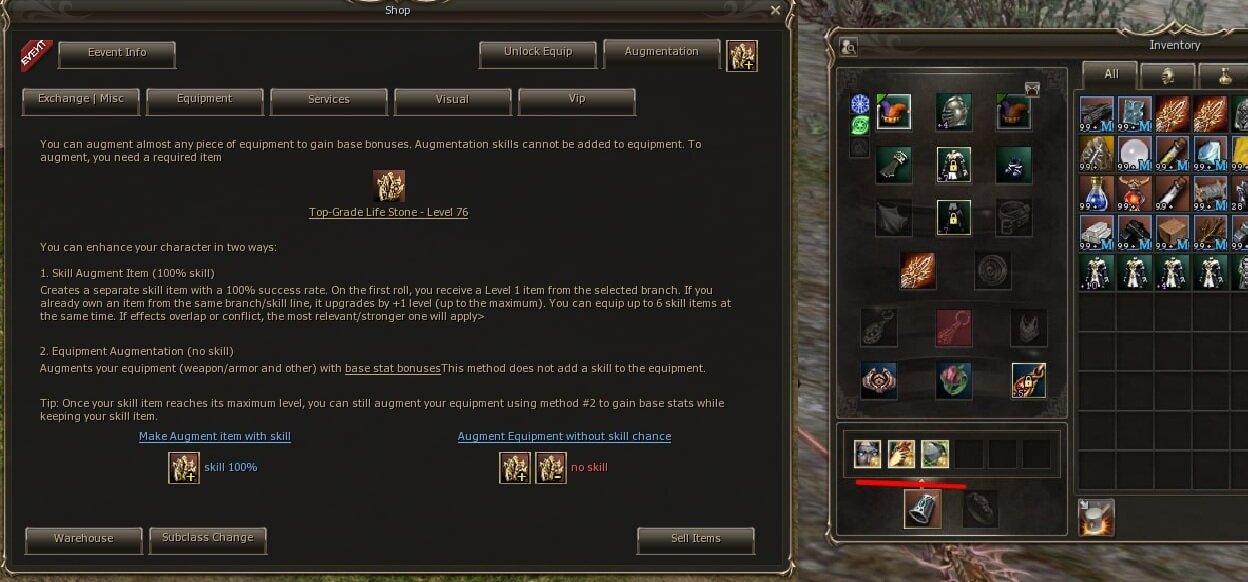Choose Augment Equipment without skill chance

pyautogui.click(x=564, y=437)
